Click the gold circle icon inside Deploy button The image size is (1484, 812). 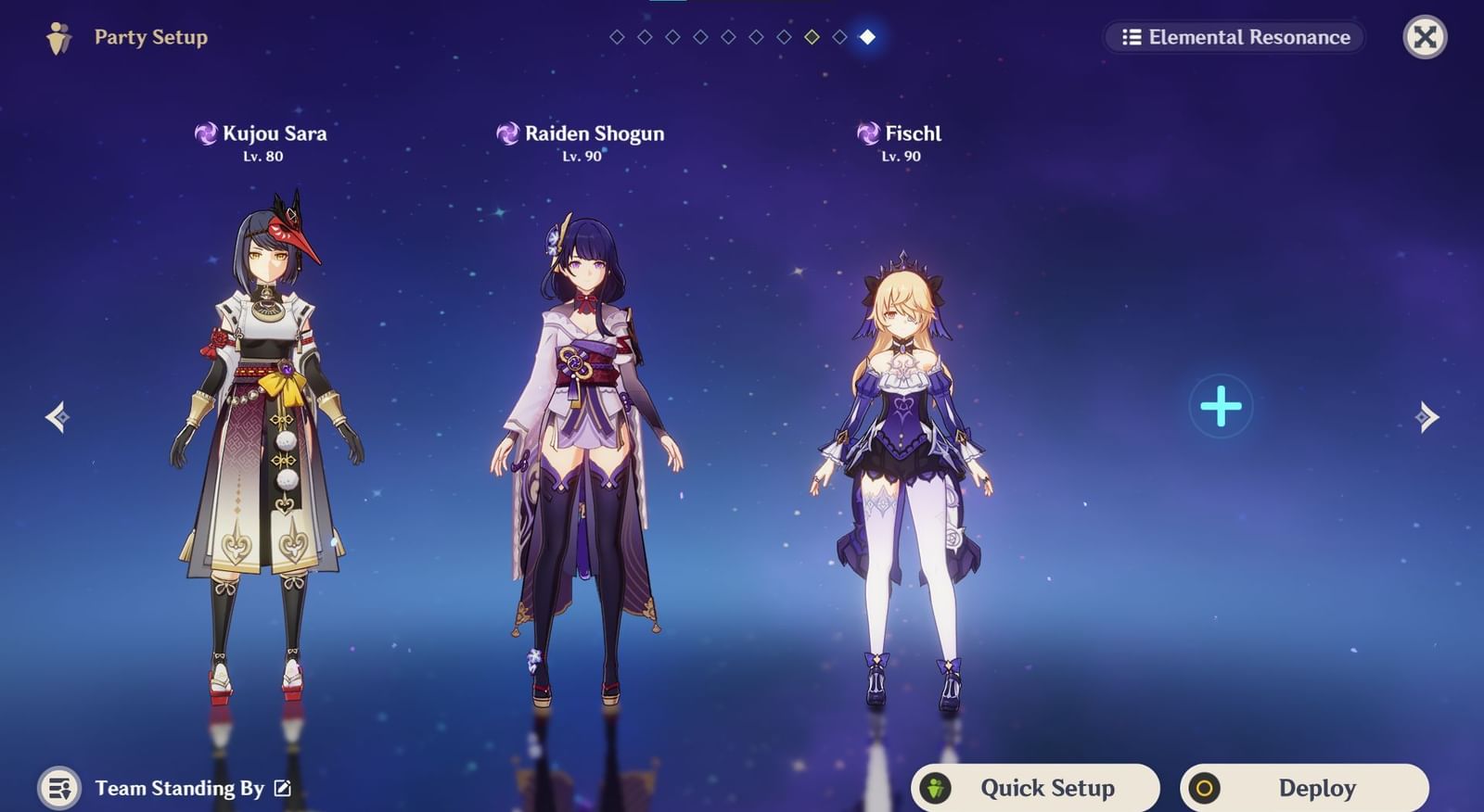tap(1206, 787)
